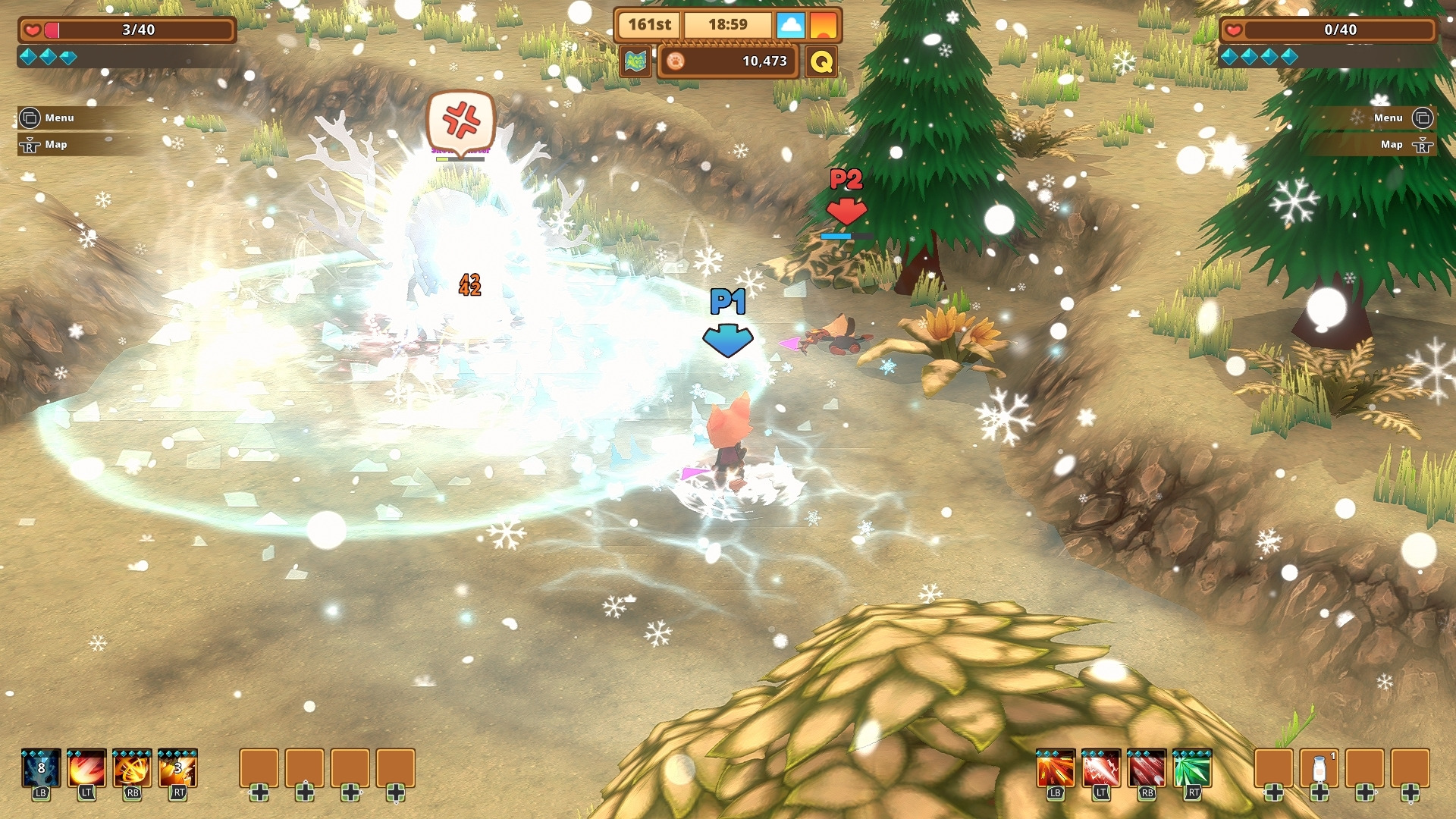The height and width of the screenshot is (819, 1456).
Task: Select the orange burst skill showing 3
Action: (177, 770)
